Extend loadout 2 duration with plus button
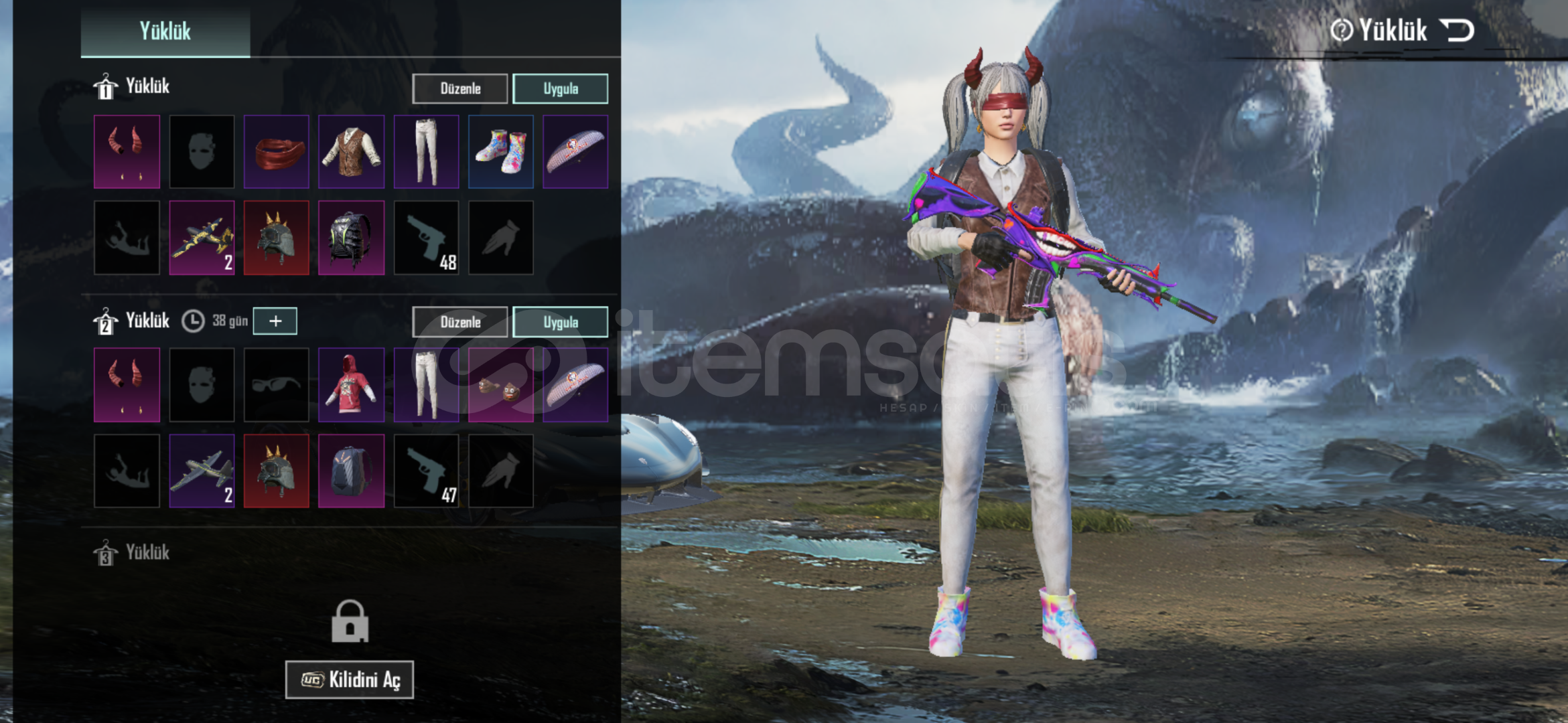The width and height of the screenshot is (1568, 723). [275, 321]
